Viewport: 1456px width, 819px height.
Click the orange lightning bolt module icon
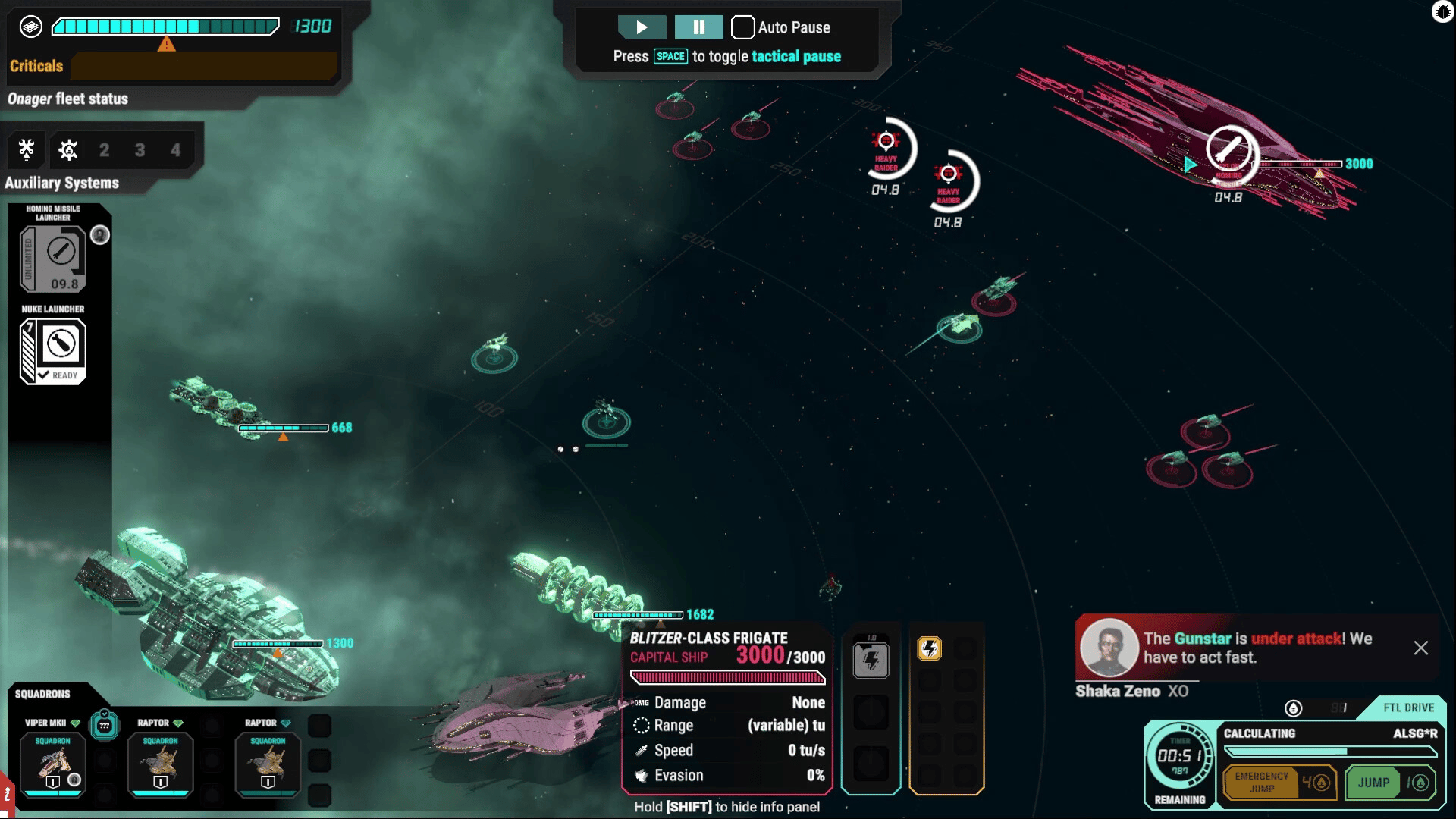pyautogui.click(x=930, y=648)
